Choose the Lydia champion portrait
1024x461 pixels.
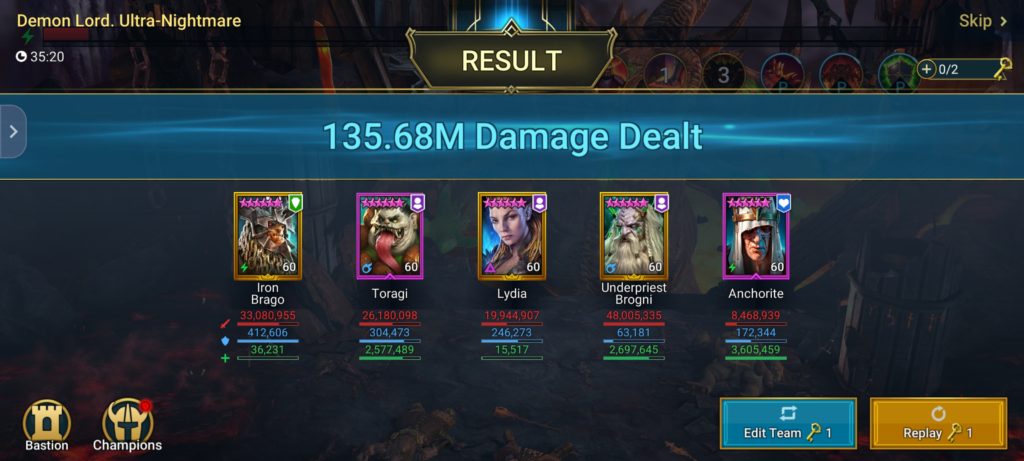(512, 236)
